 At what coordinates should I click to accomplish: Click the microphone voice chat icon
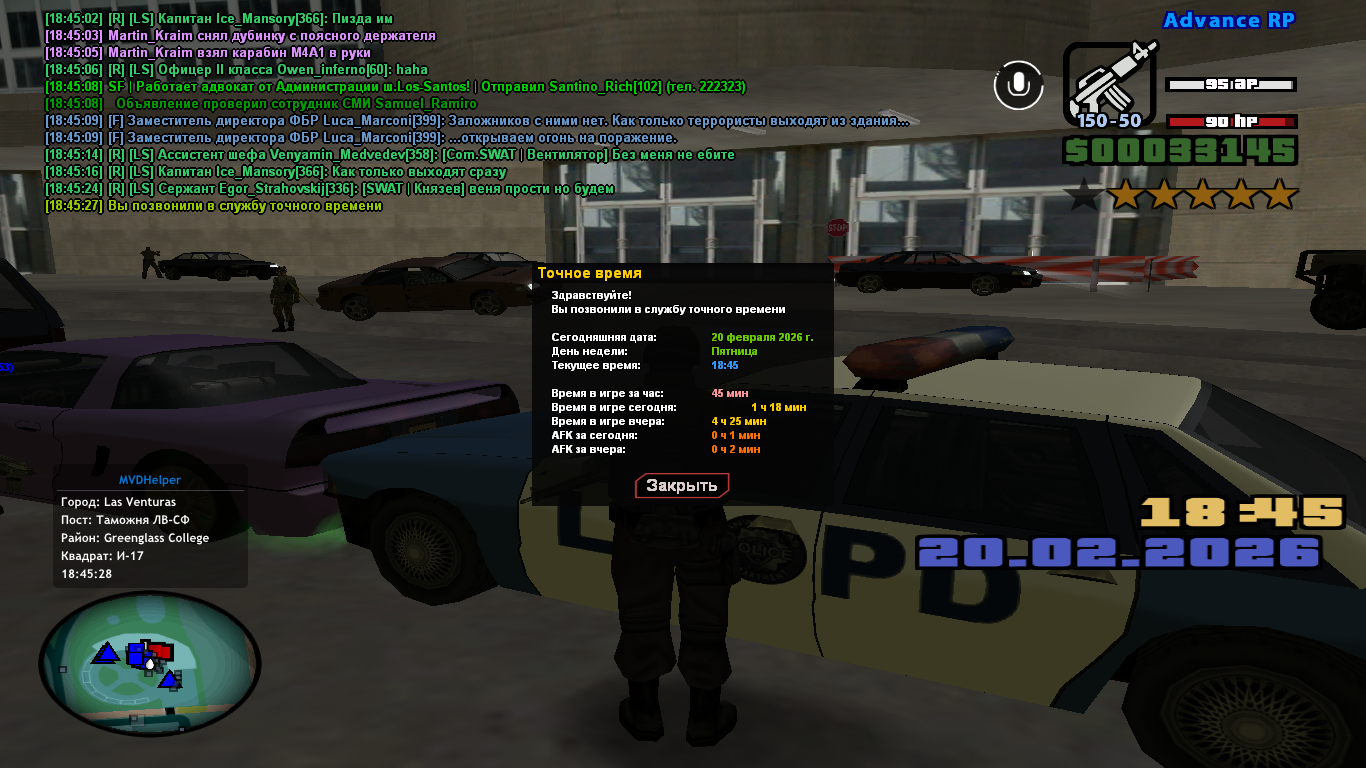tap(1018, 85)
